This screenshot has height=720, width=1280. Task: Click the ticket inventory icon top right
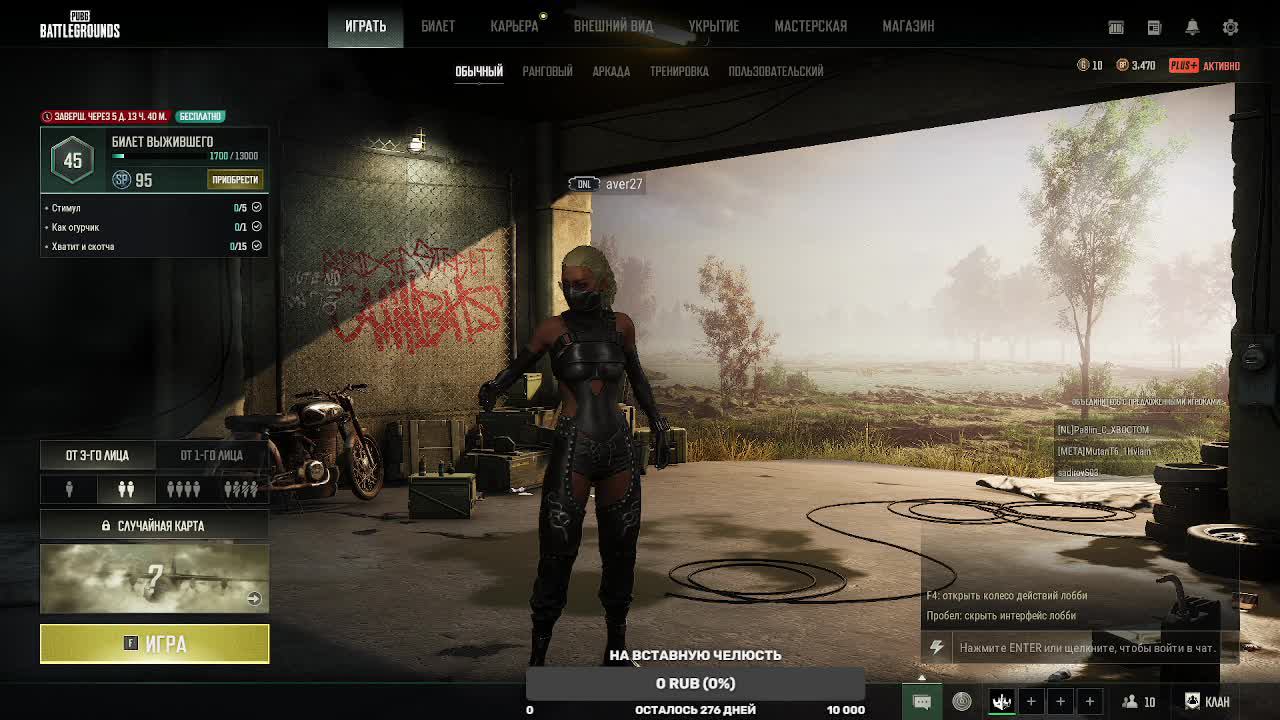pos(1116,27)
